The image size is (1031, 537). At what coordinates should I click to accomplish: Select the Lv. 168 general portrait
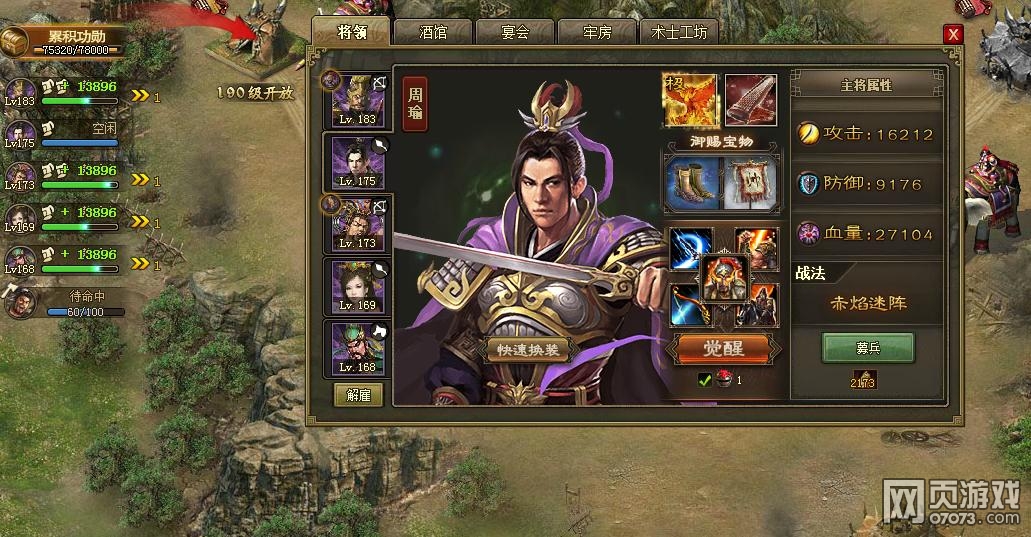(x=358, y=349)
